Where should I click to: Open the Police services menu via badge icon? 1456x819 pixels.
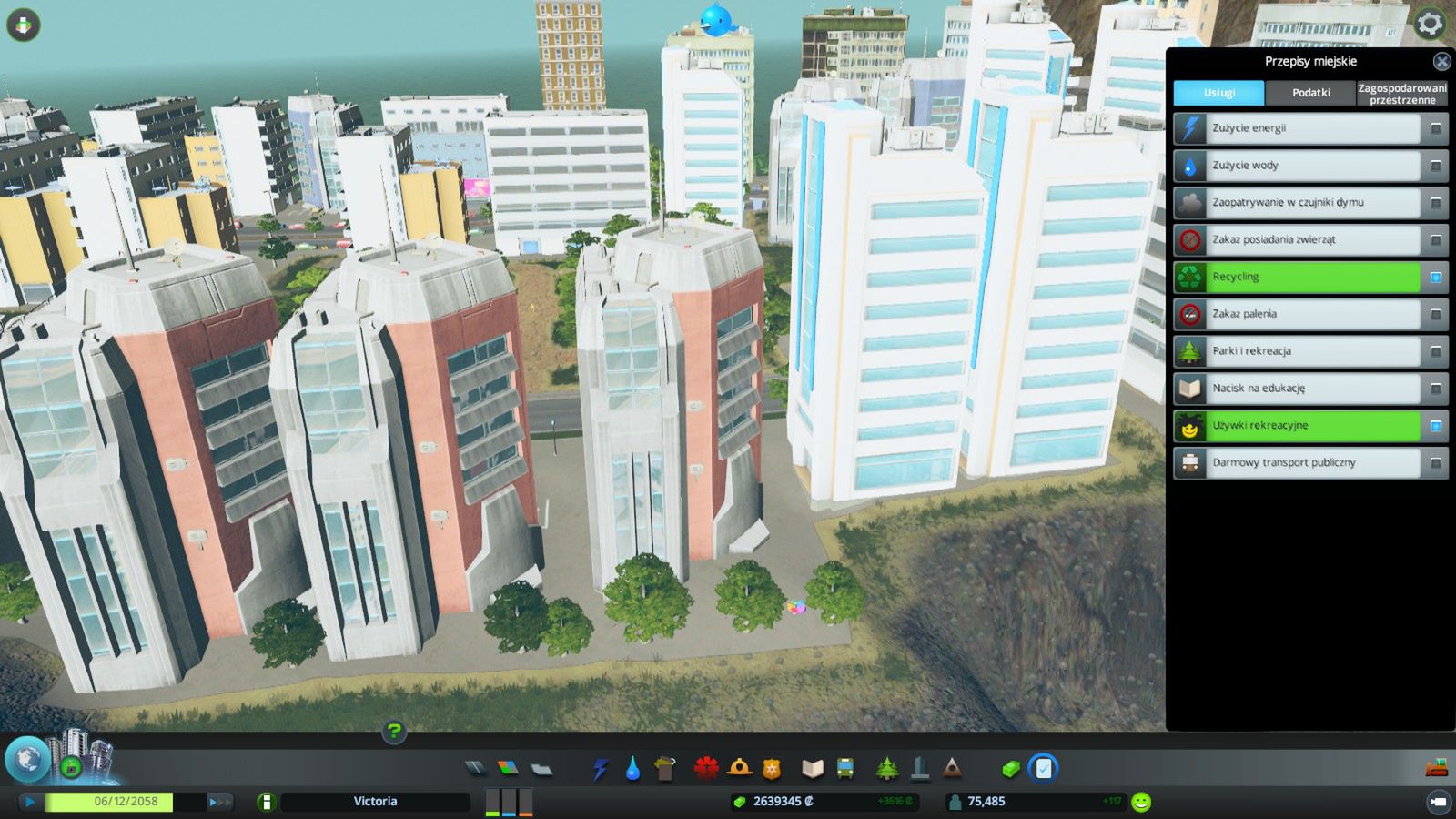point(772,770)
